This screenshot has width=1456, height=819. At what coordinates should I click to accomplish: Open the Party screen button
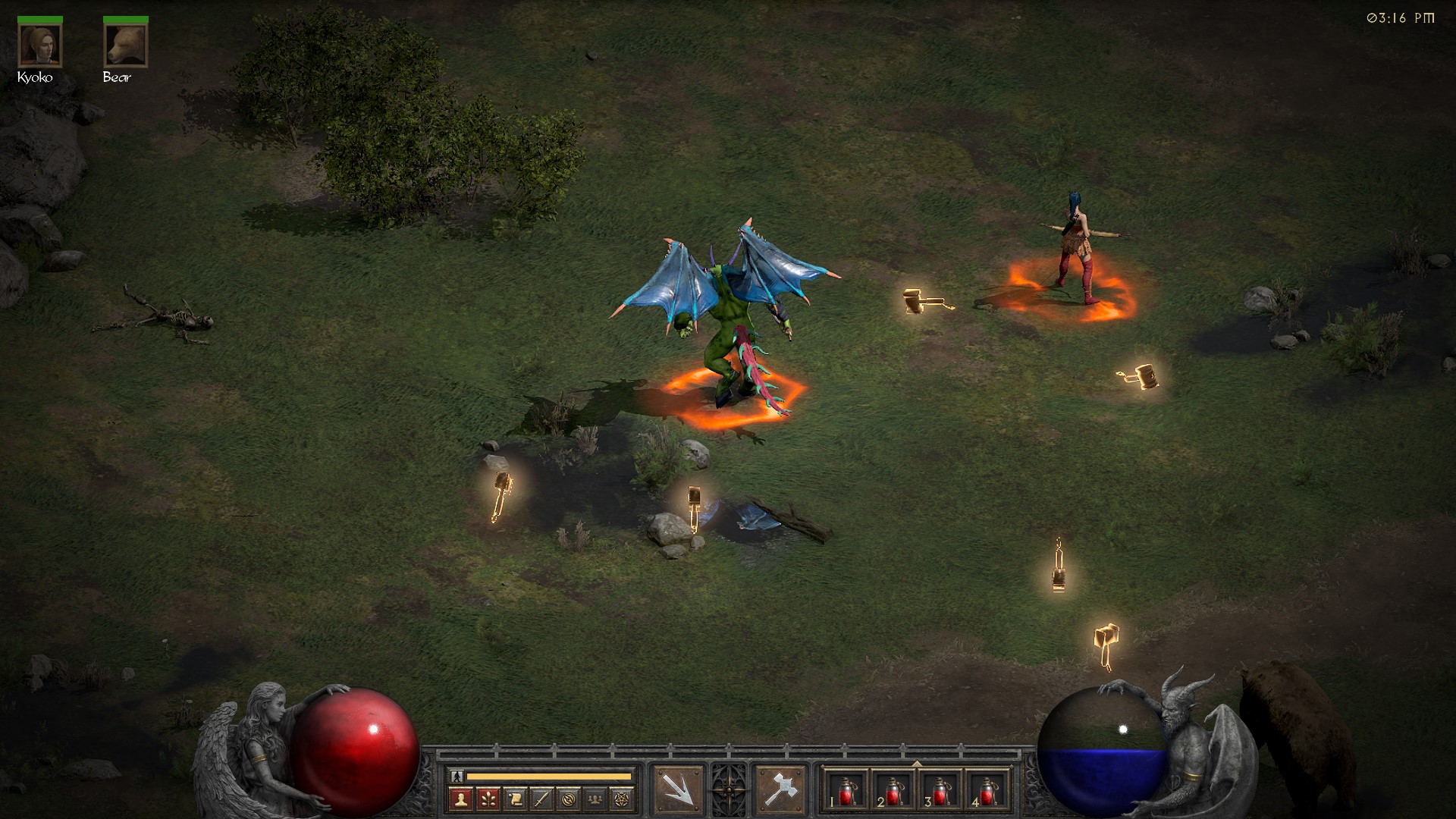click(x=596, y=799)
